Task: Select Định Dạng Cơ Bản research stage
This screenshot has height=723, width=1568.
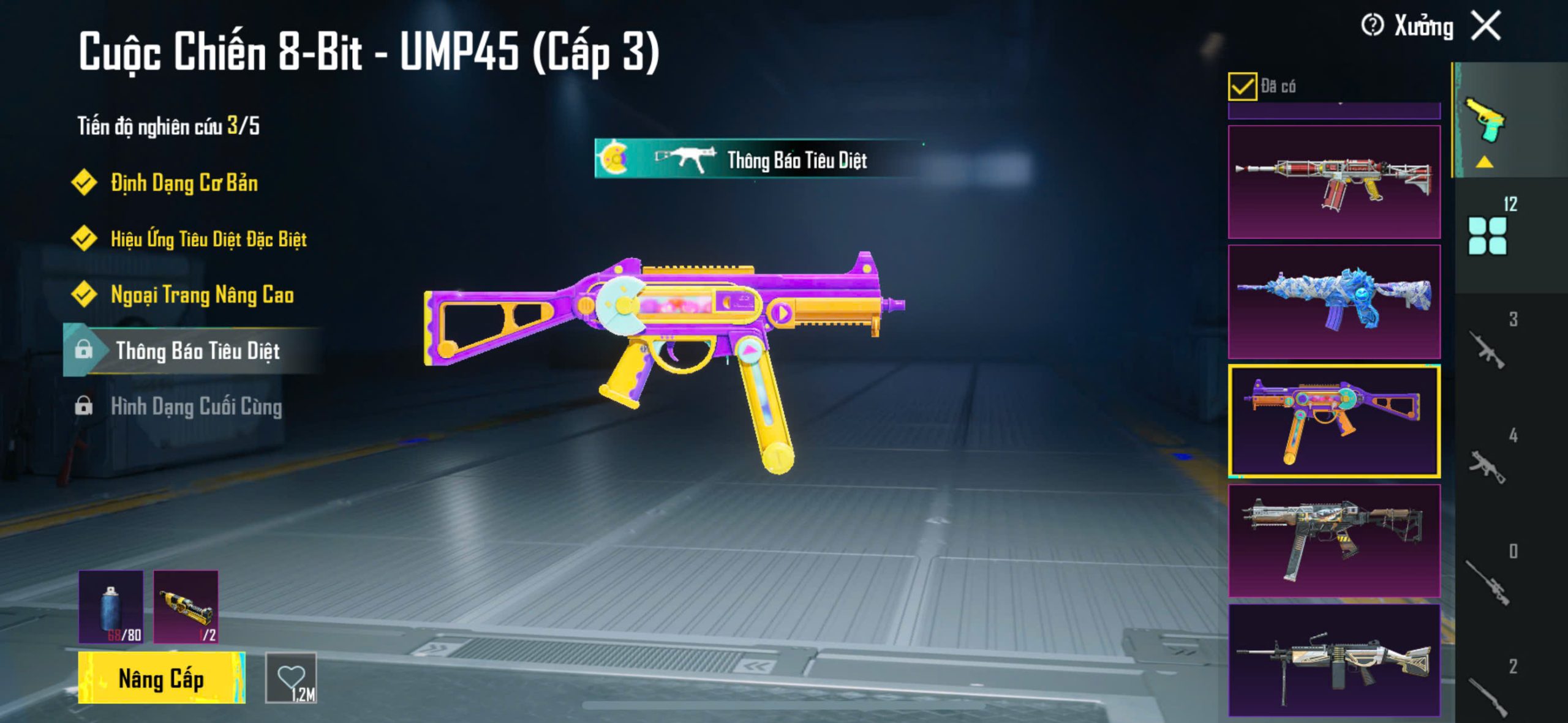Action: tap(184, 183)
